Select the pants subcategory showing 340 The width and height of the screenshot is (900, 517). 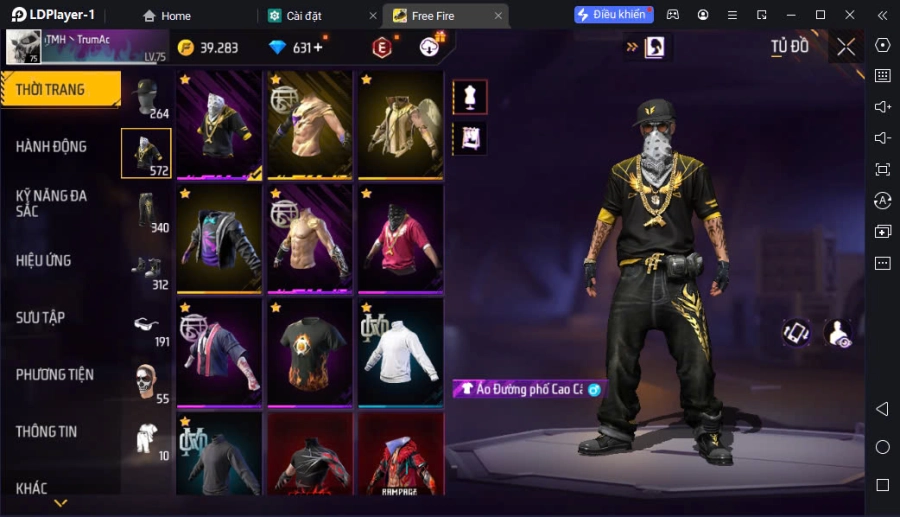[x=146, y=210]
